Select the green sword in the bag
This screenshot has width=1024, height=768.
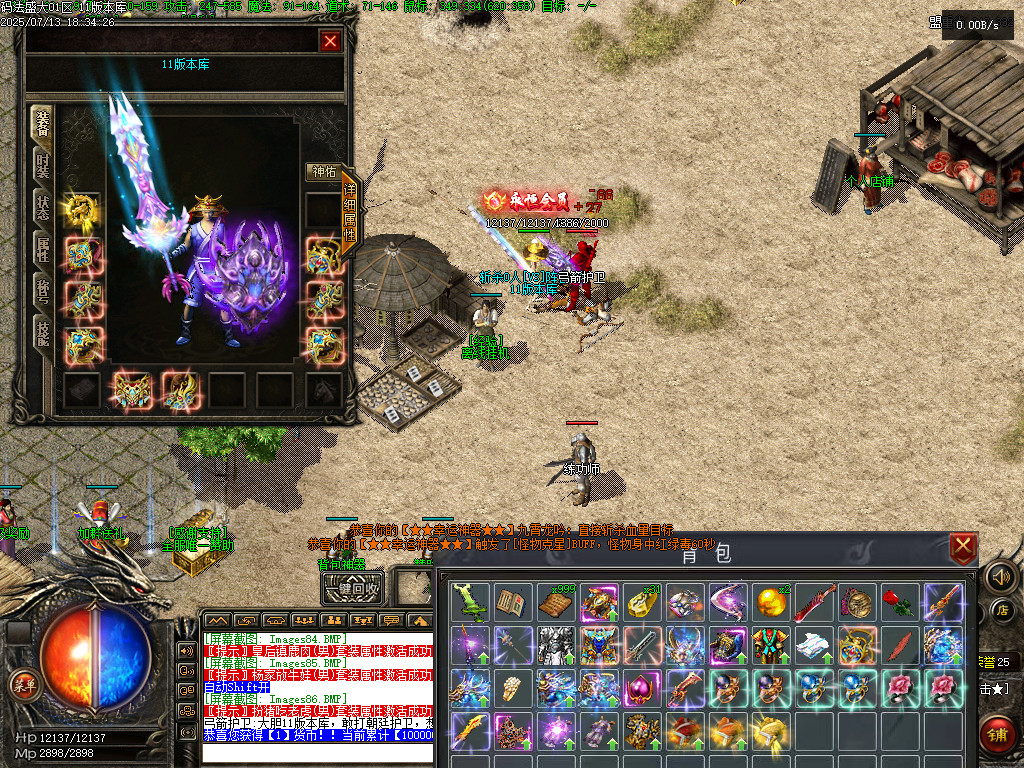(x=470, y=602)
